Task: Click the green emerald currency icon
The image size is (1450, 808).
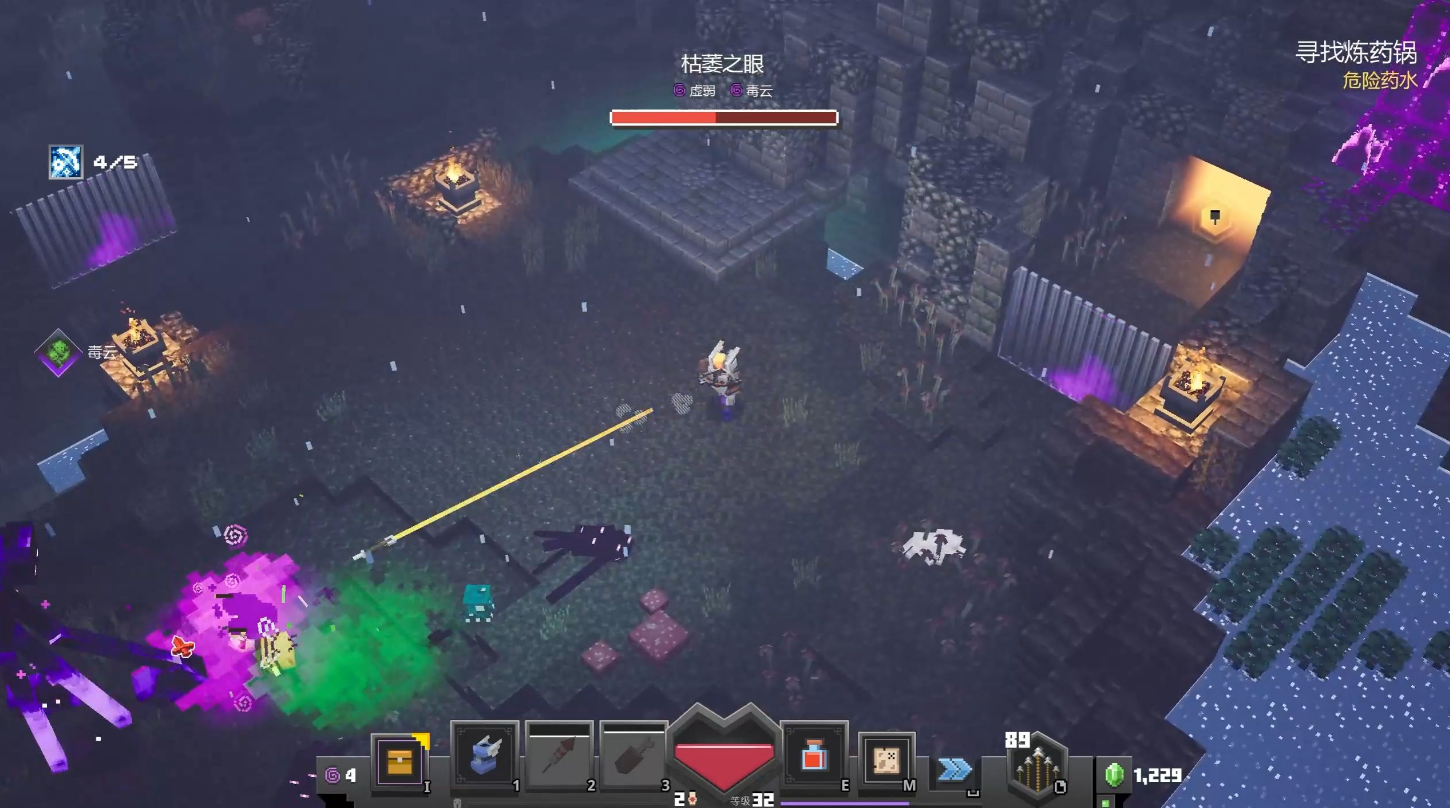Action: tap(1114, 775)
